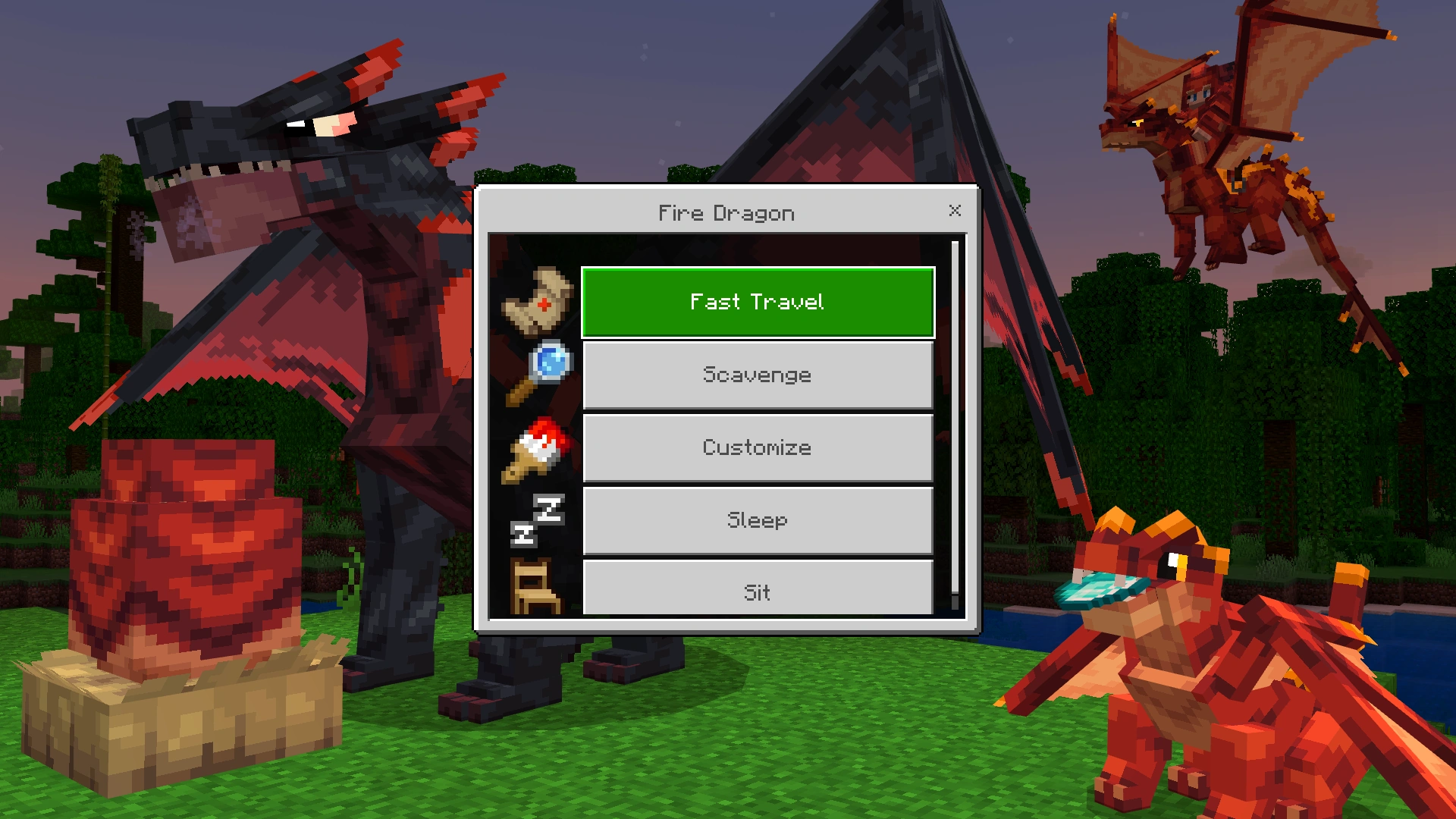Viewport: 1456px width, 819px height.
Task: Click the sleeping Zzz symbol icon
Action: coord(536,520)
